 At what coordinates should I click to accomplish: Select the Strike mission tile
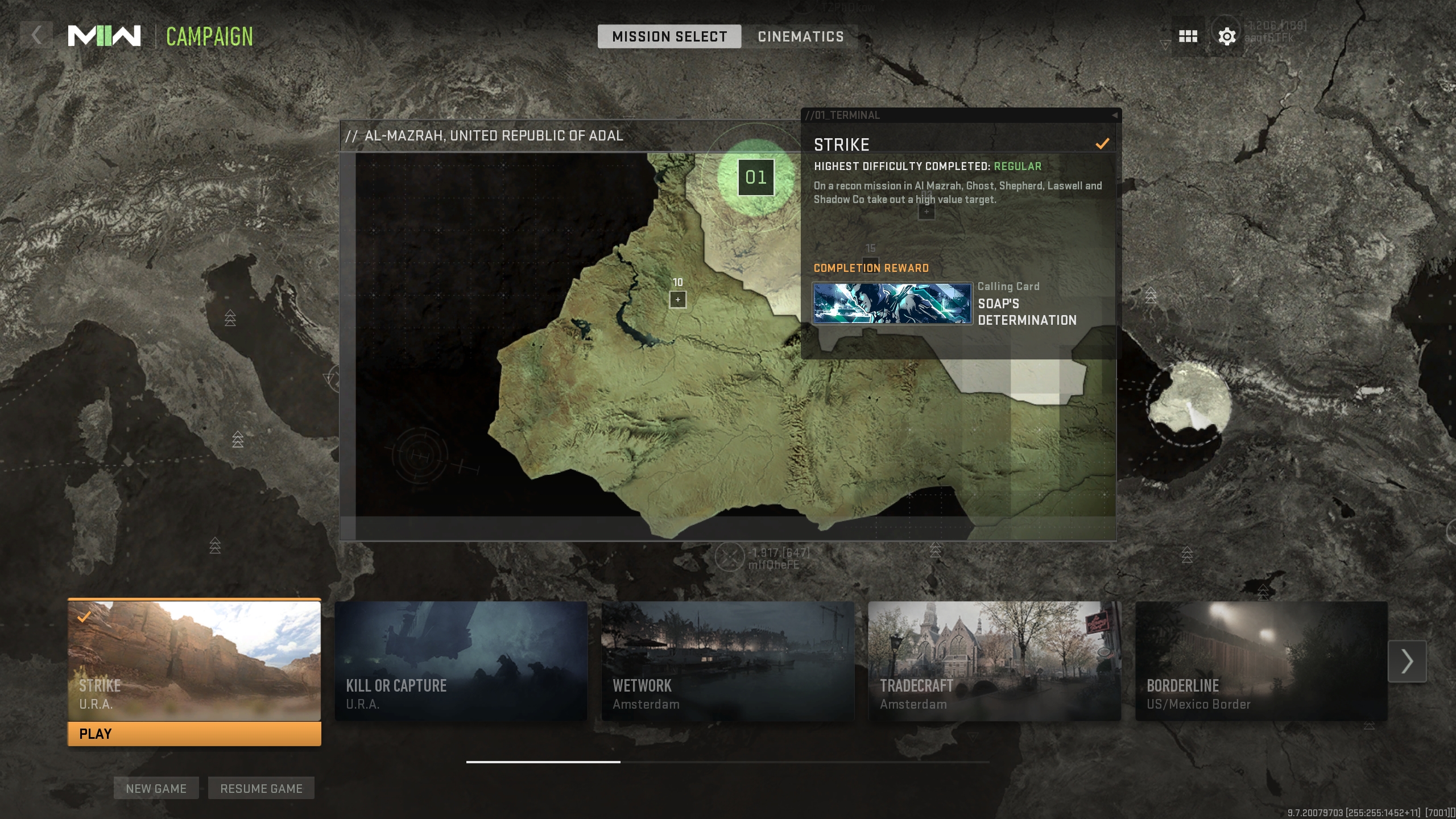click(x=194, y=660)
